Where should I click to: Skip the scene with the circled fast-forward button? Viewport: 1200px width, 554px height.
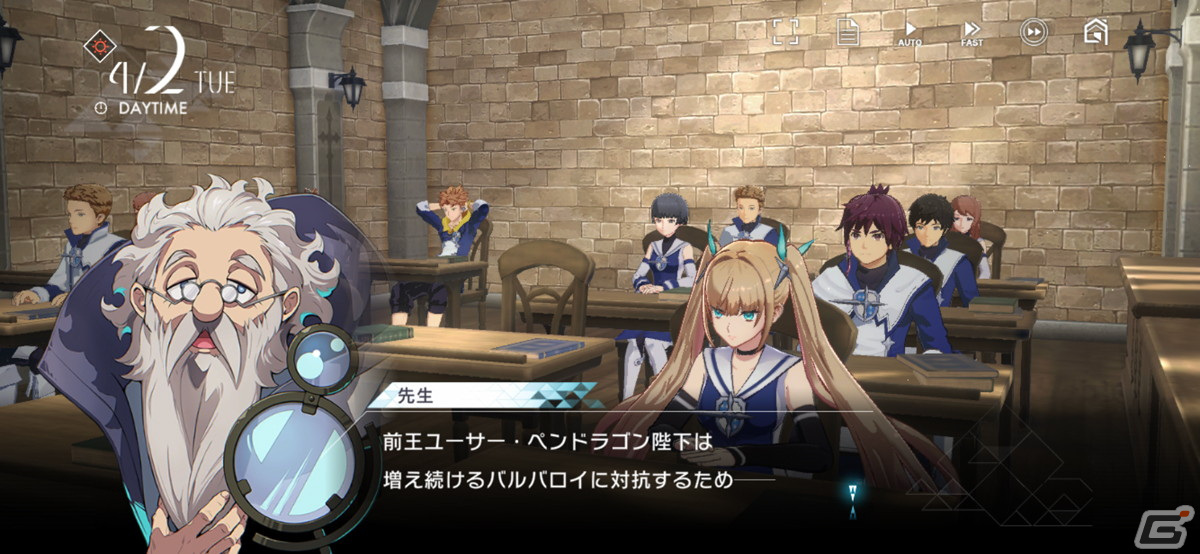click(1033, 32)
